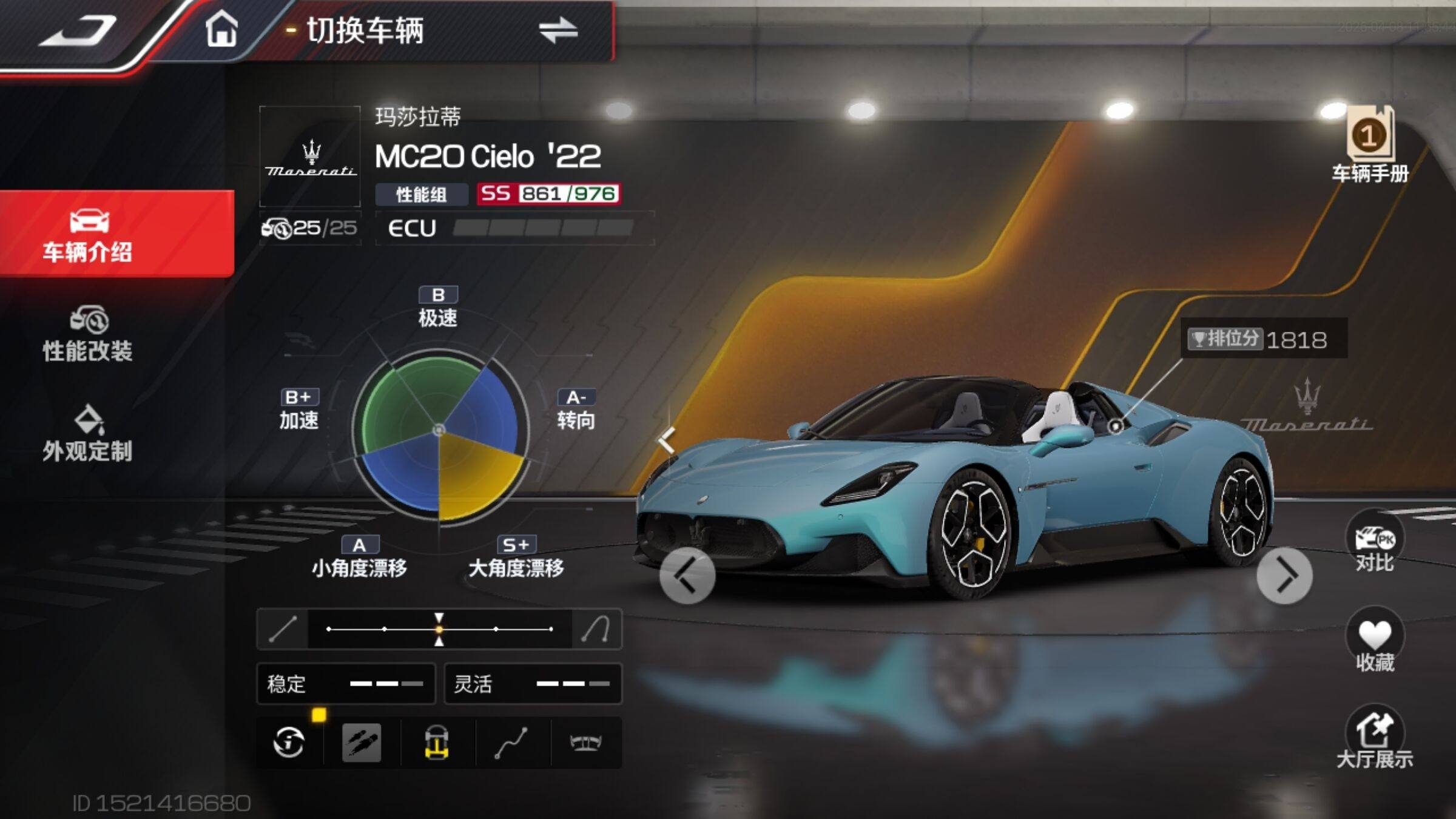
Task: Show the previous car with left arrow
Action: [x=687, y=575]
